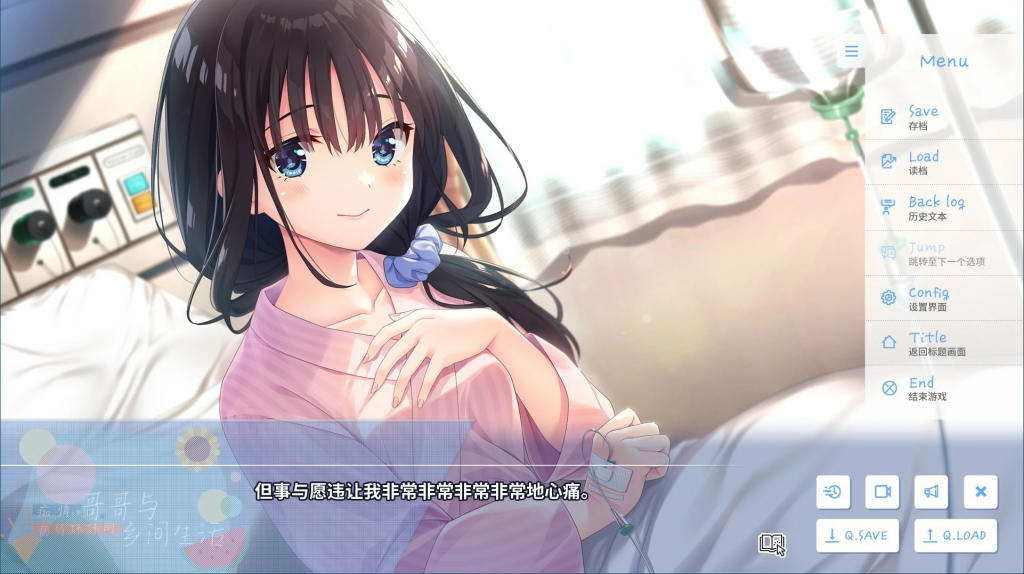
Task: Activate the fast-forward clock icon button
Action: pos(833,491)
